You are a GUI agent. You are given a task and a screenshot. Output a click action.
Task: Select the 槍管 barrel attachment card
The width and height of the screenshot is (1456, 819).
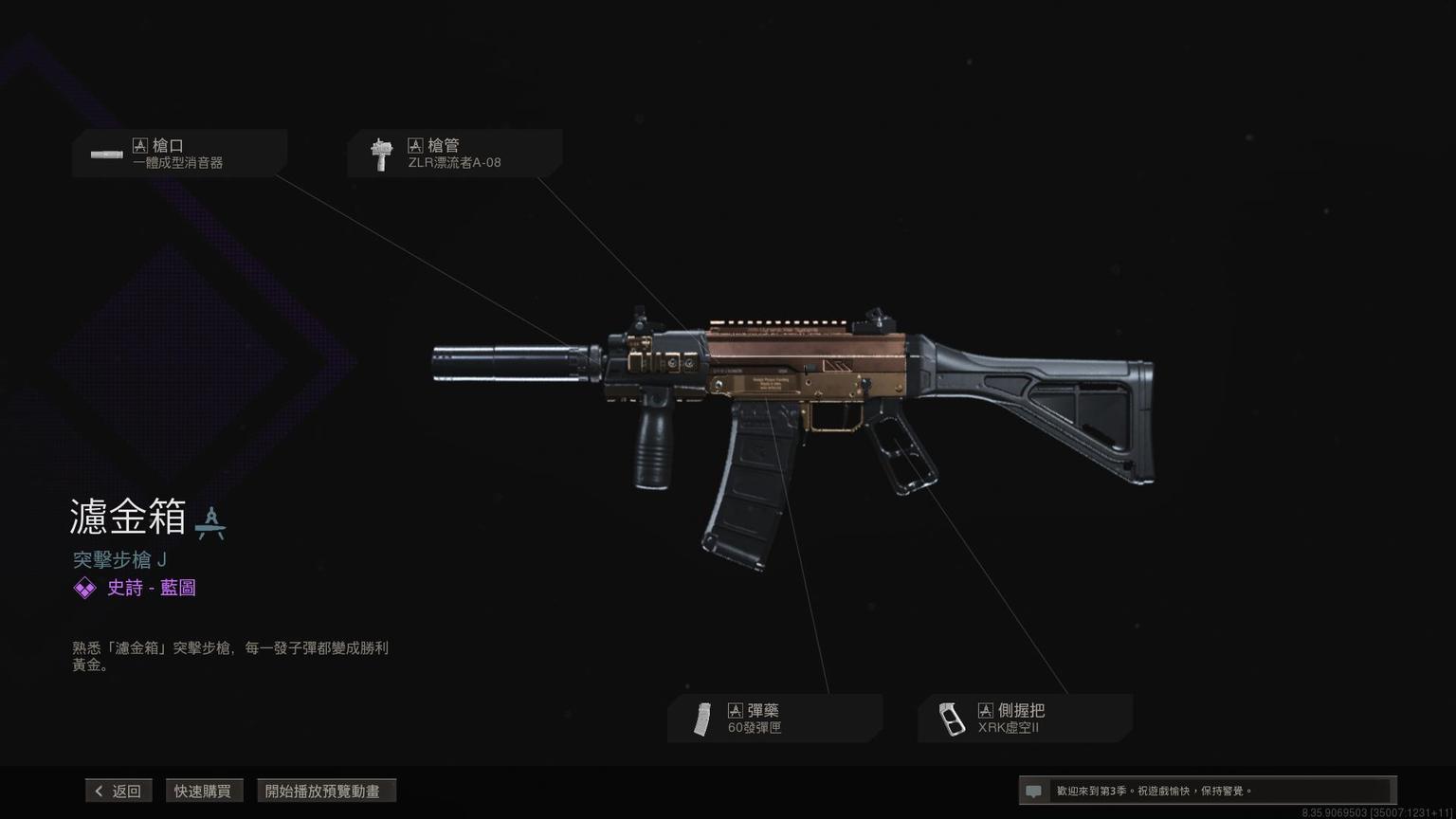(x=455, y=154)
